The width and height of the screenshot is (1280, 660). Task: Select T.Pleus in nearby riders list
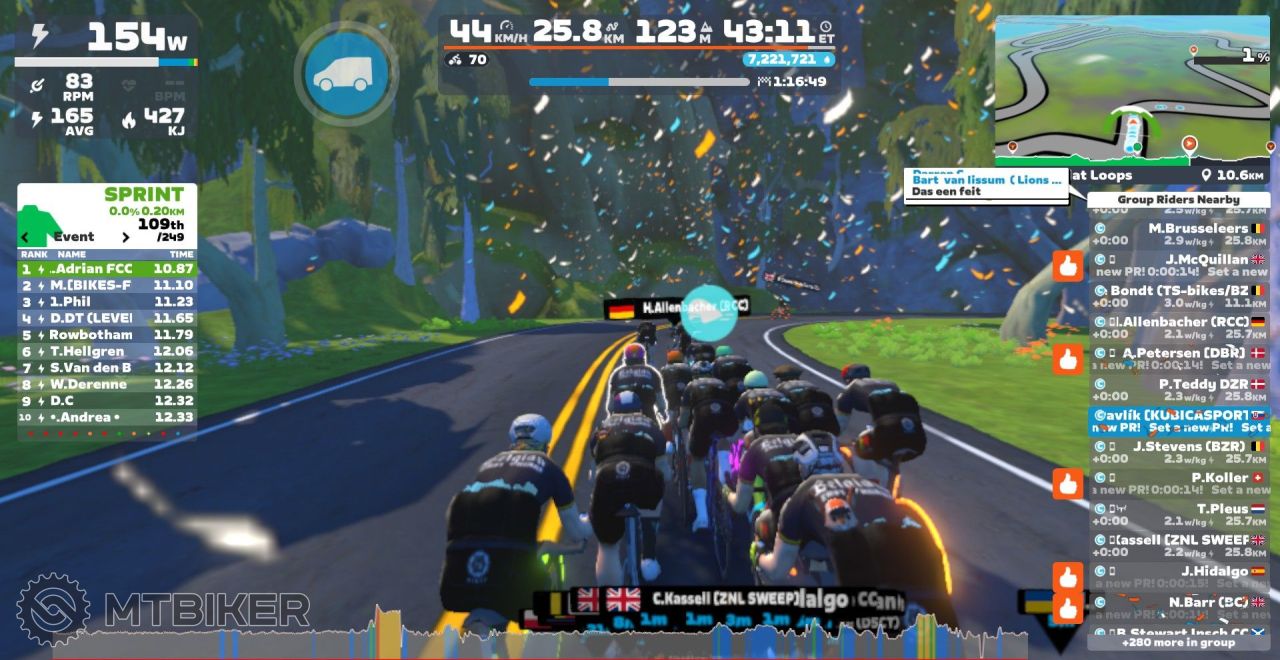(1180, 514)
